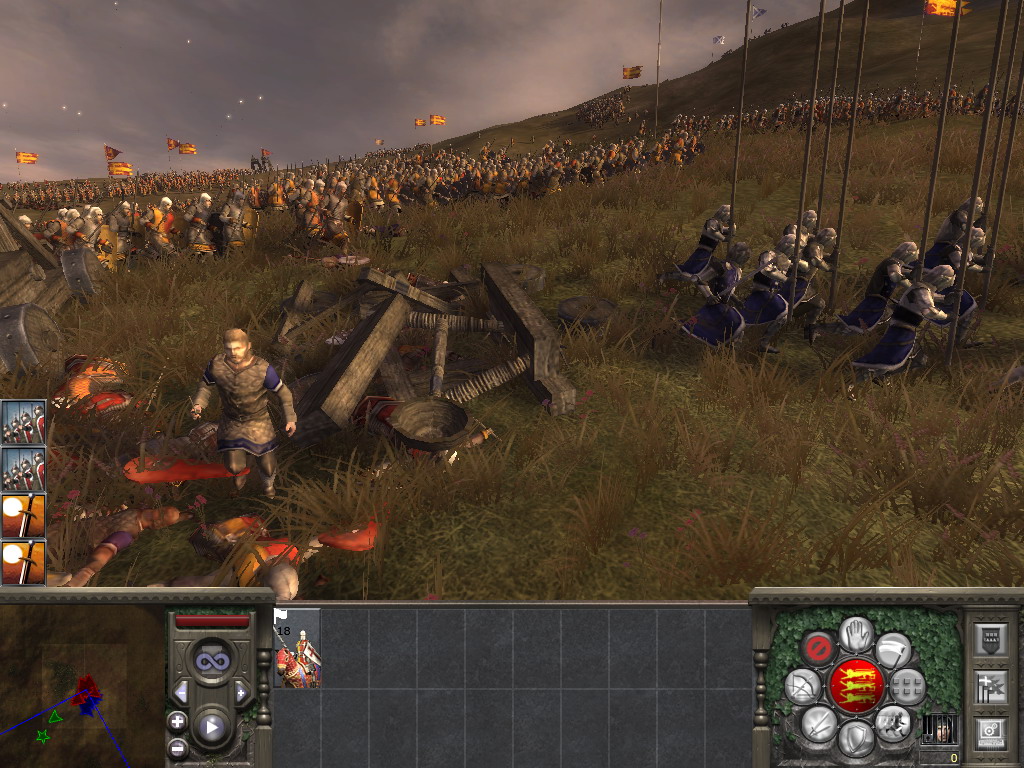Click the play button on the speed control
Viewport: 1024px width, 768px height.
click(211, 727)
